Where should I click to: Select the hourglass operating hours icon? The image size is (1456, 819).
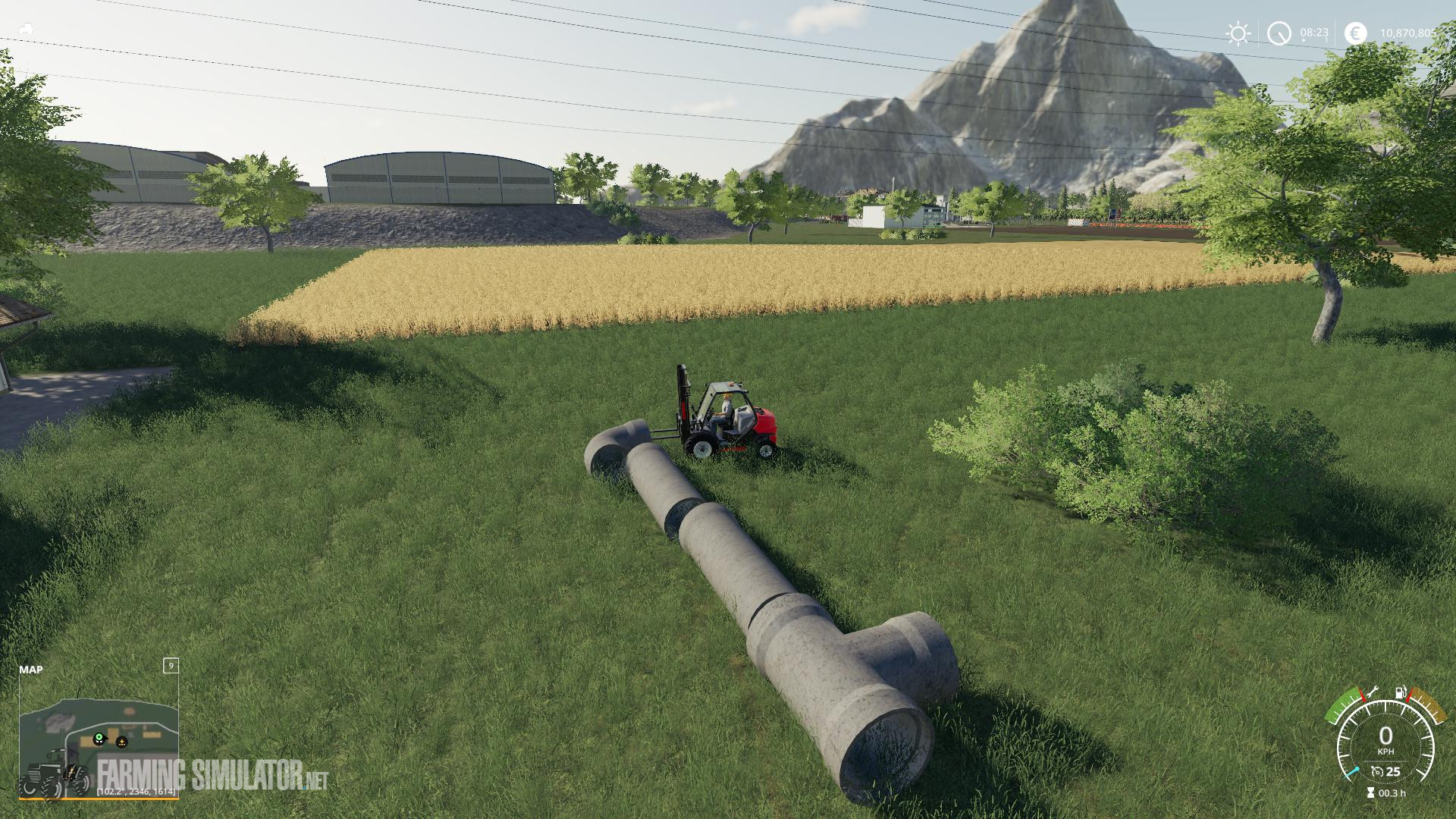coord(1370,792)
